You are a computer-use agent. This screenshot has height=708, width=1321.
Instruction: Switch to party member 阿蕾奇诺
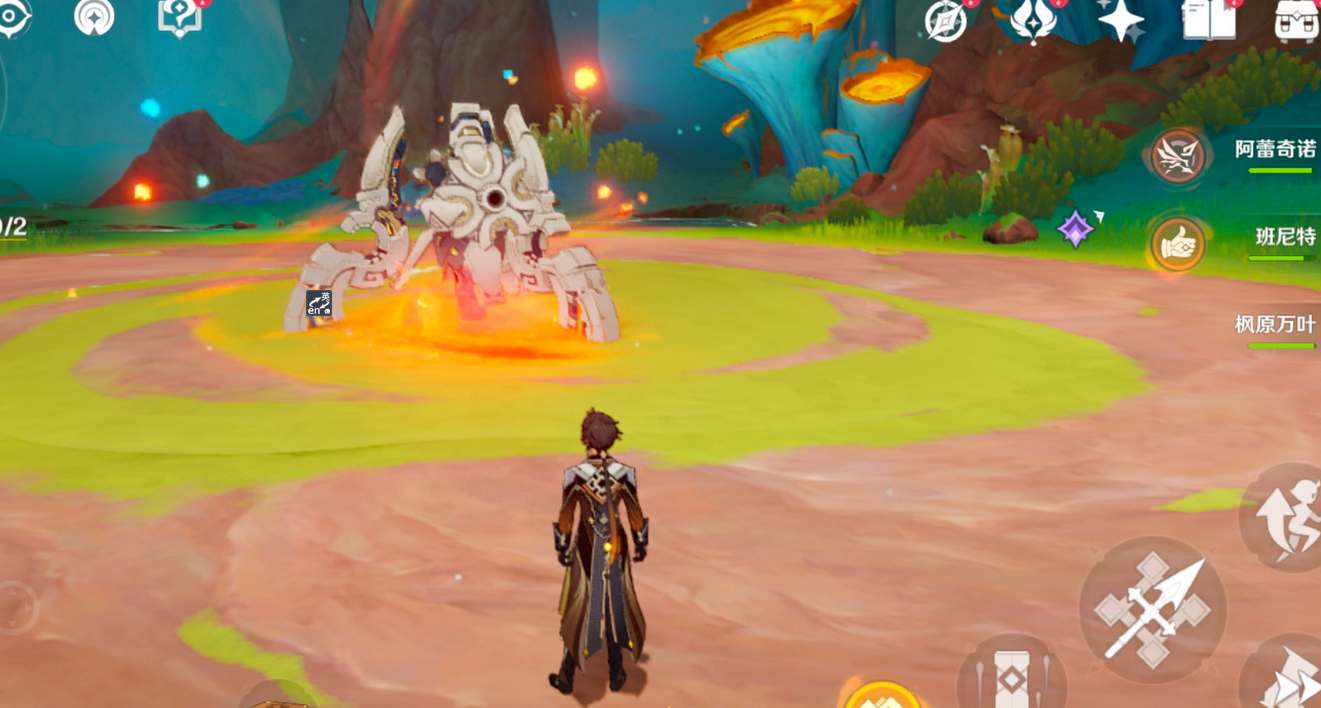click(x=1176, y=155)
